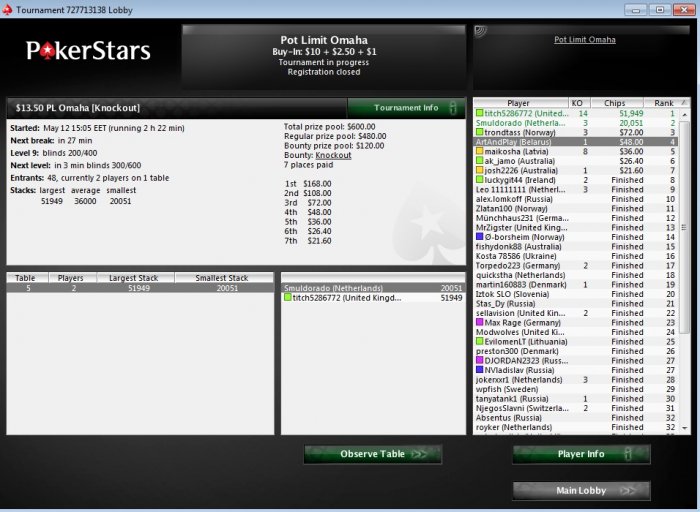Open the Tournament Info panel
Screen dimensions: 700x512
click(x=406, y=107)
